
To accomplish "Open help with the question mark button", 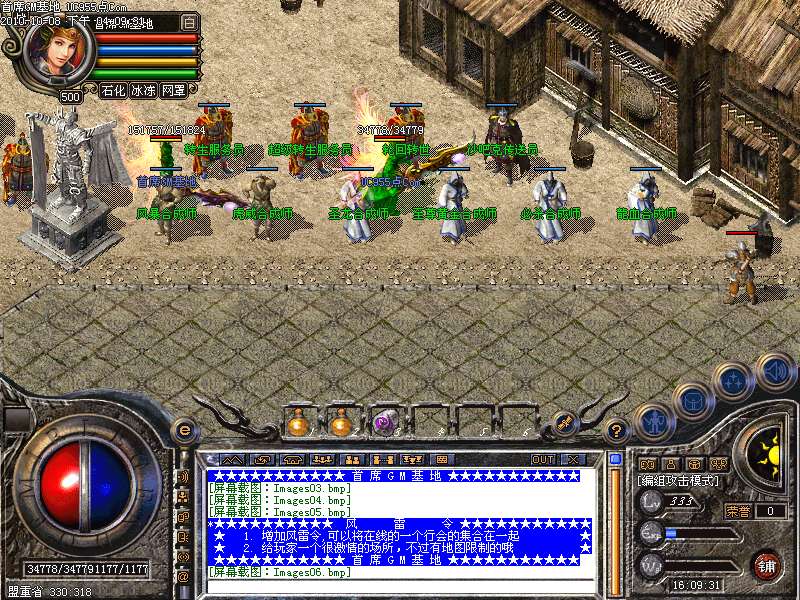I will tap(617, 431).
